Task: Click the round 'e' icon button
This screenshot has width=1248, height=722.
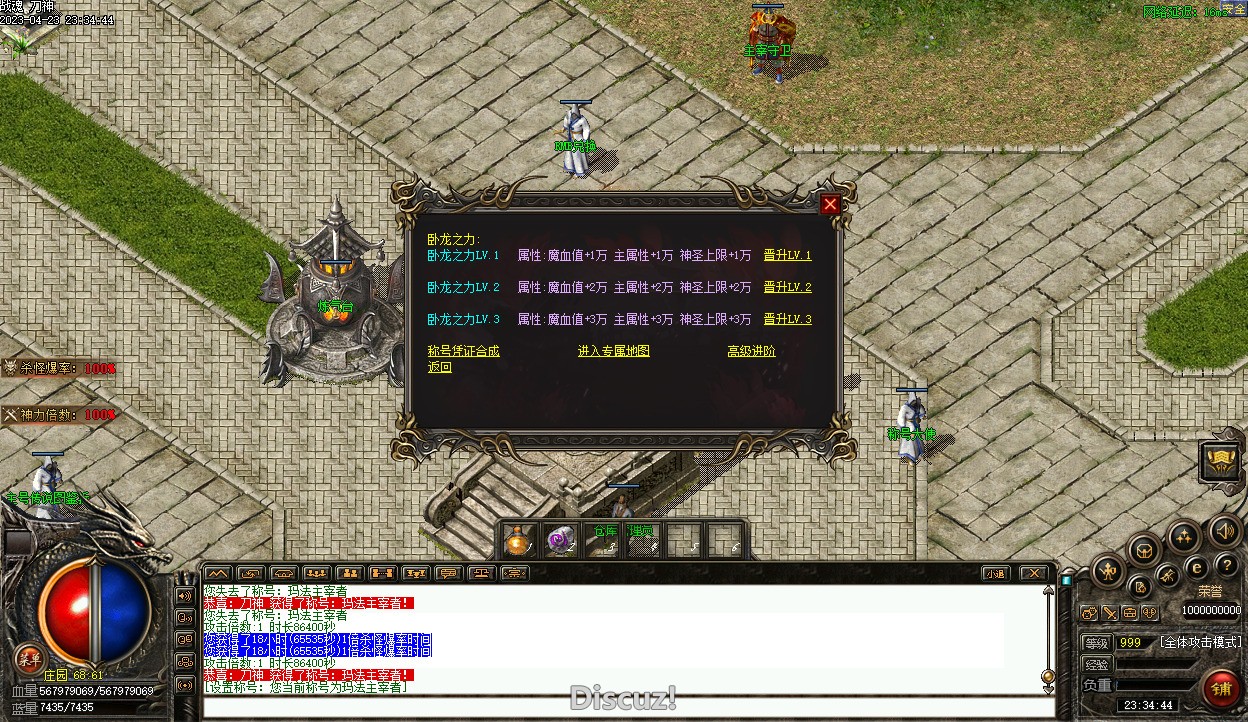Action: [1196, 567]
